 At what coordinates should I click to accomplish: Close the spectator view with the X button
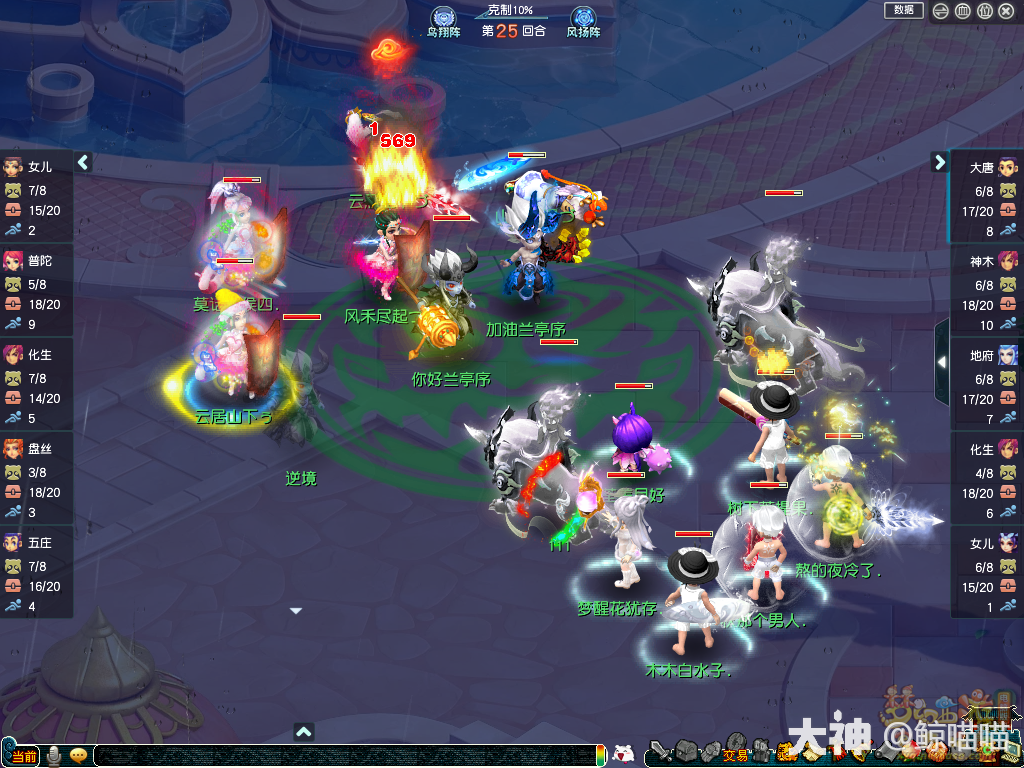point(1007,11)
